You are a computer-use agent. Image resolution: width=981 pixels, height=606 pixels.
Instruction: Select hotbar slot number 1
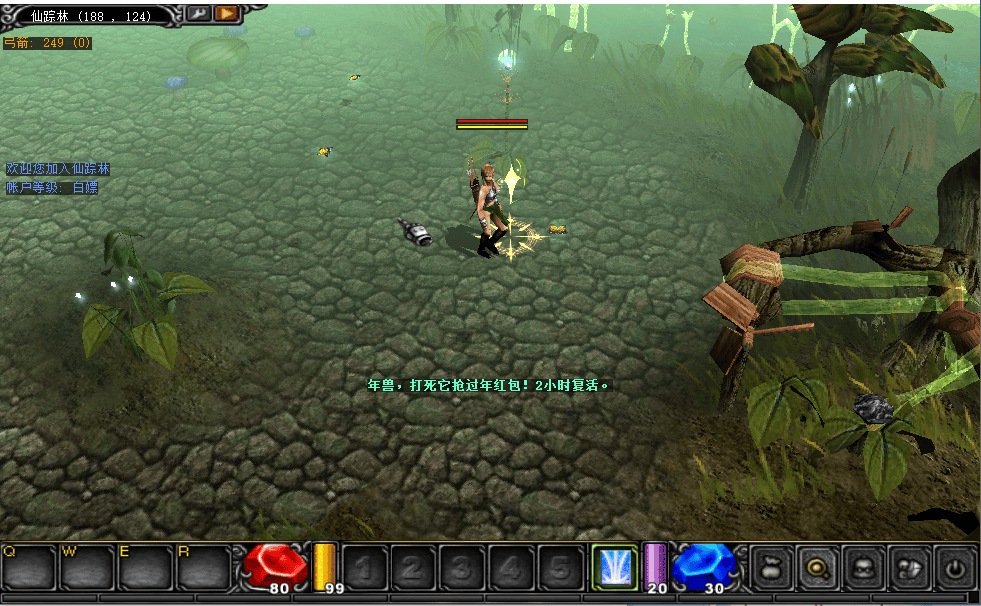coord(364,568)
